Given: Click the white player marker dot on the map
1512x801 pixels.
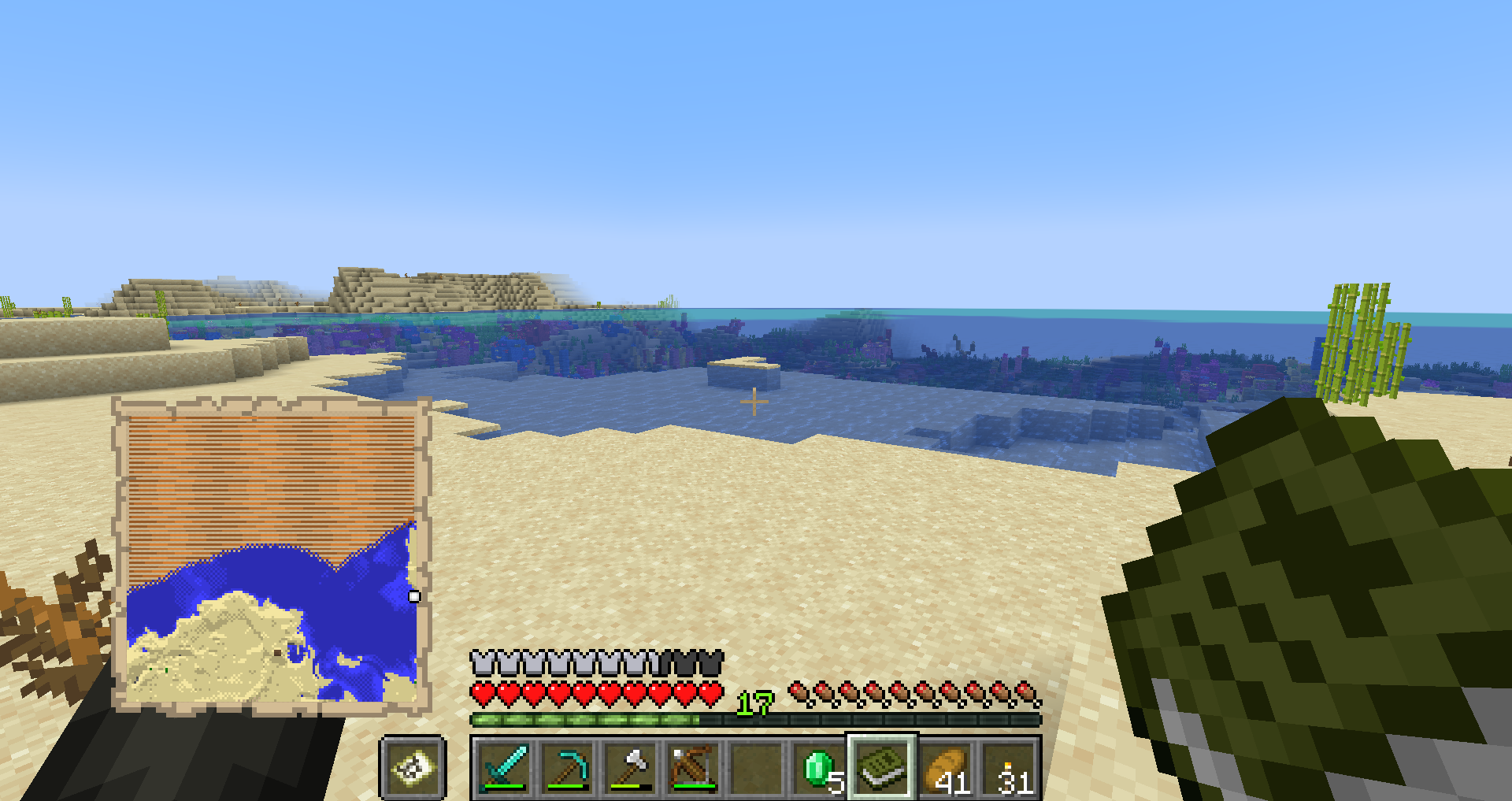Looking at the screenshot, I should (415, 598).
